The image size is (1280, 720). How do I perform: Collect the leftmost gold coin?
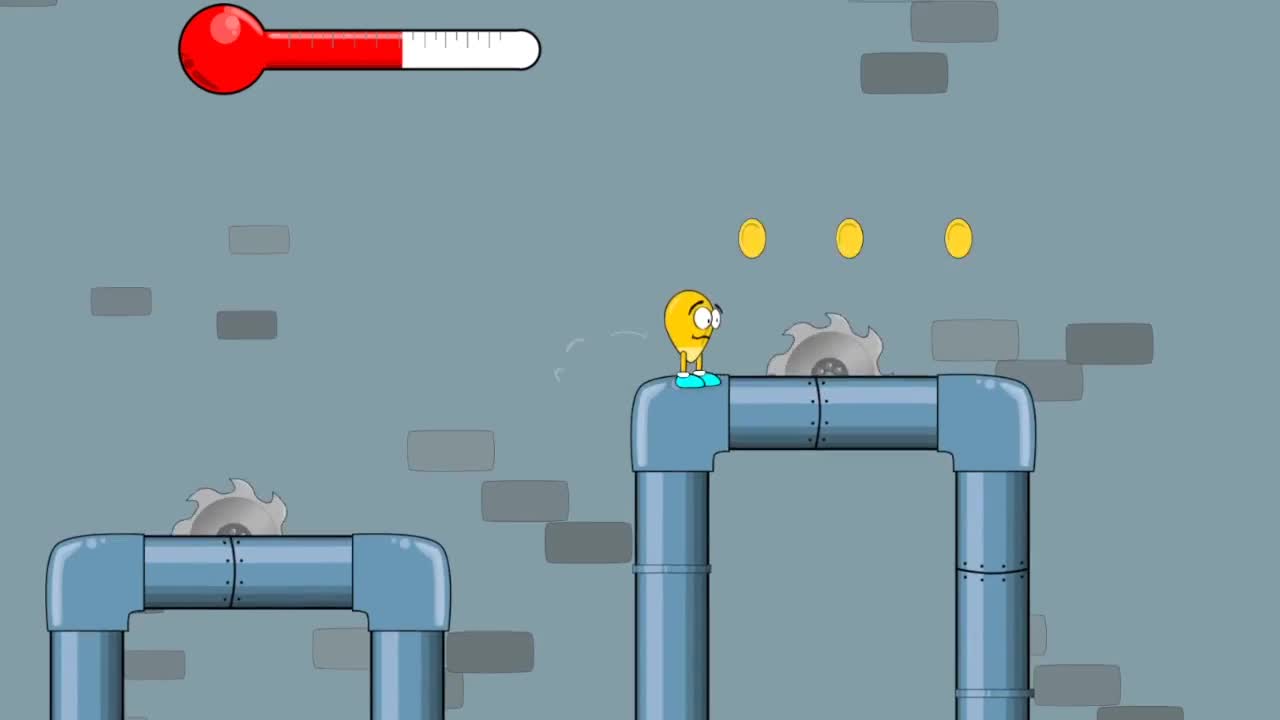(x=753, y=238)
